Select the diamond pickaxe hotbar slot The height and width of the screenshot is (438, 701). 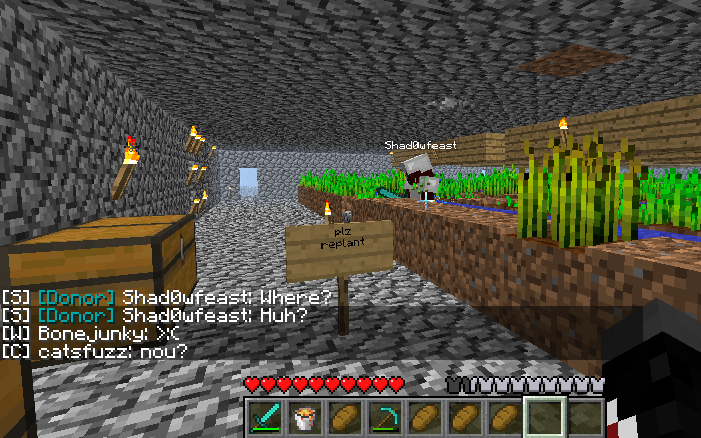[383, 416]
